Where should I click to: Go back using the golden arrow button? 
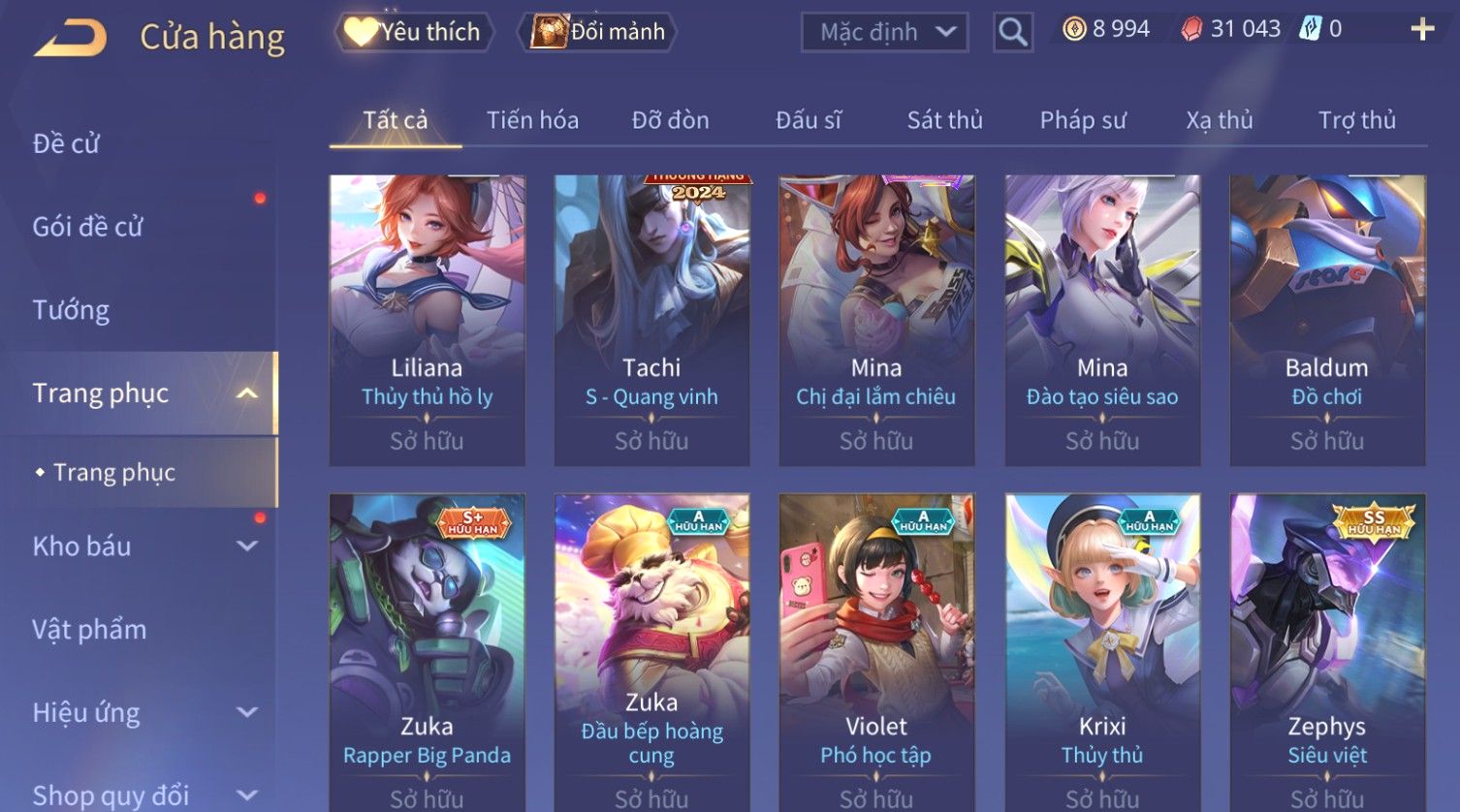coord(71,38)
